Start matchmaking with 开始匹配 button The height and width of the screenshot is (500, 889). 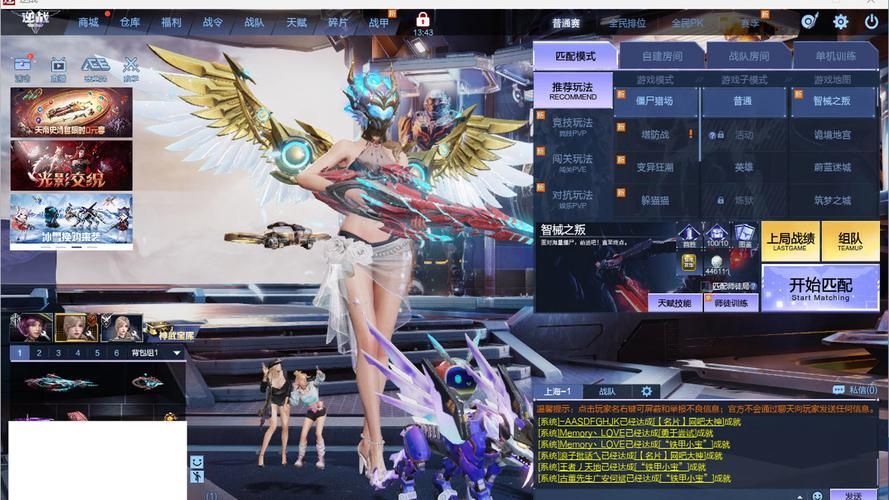[820, 288]
